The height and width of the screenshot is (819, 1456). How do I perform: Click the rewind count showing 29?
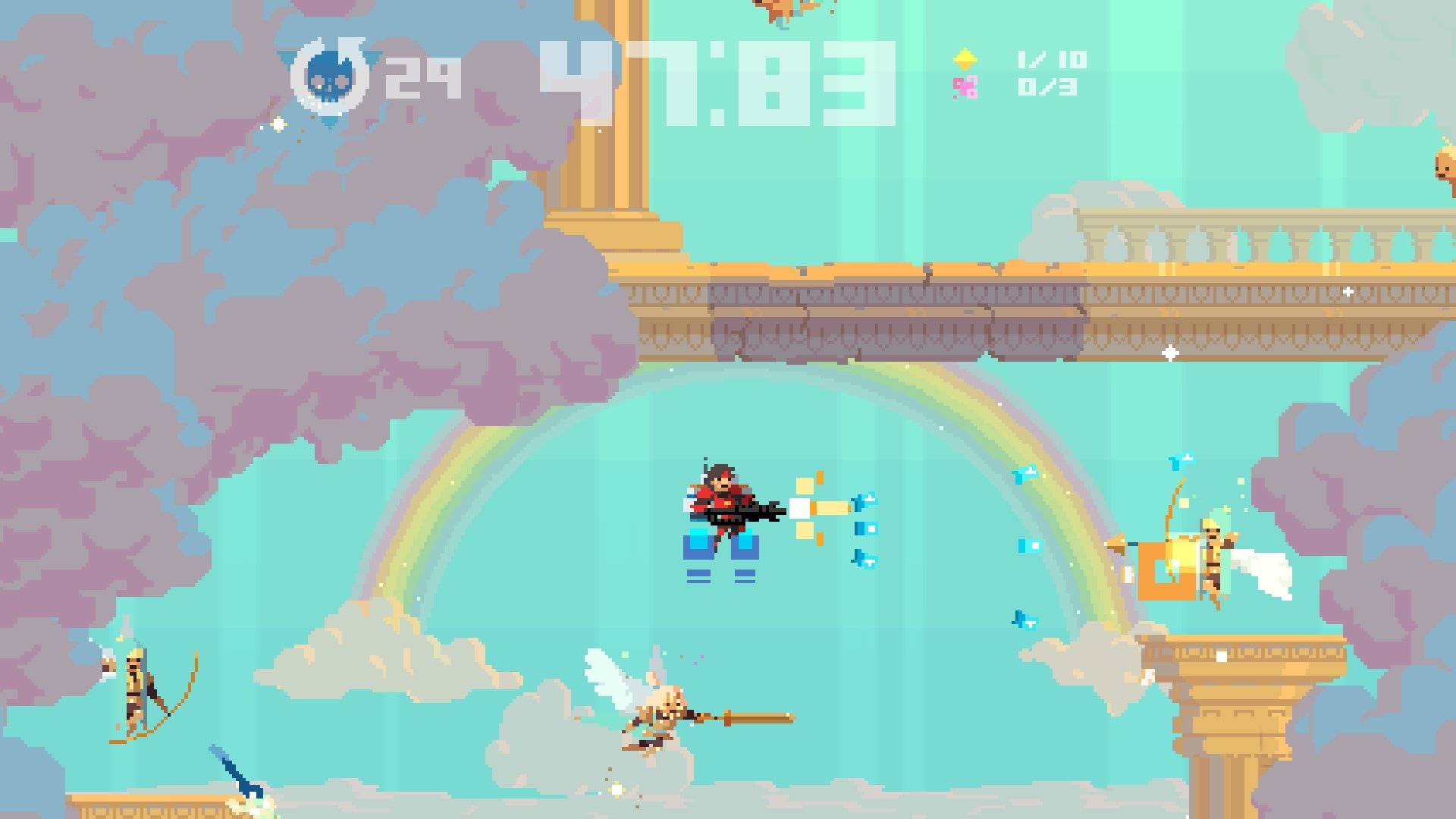tap(421, 76)
